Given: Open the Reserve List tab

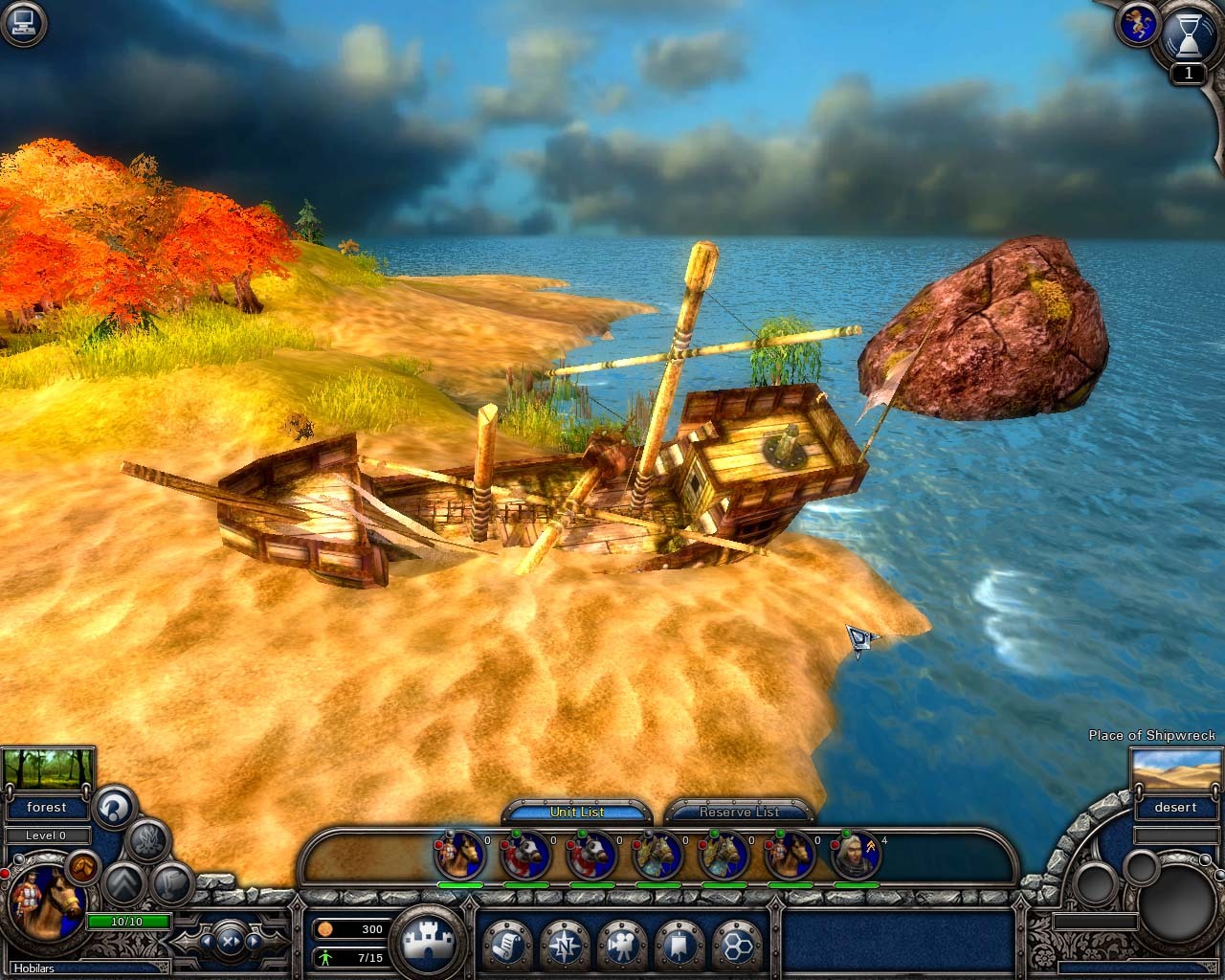Looking at the screenshot, I should (739, 812).
